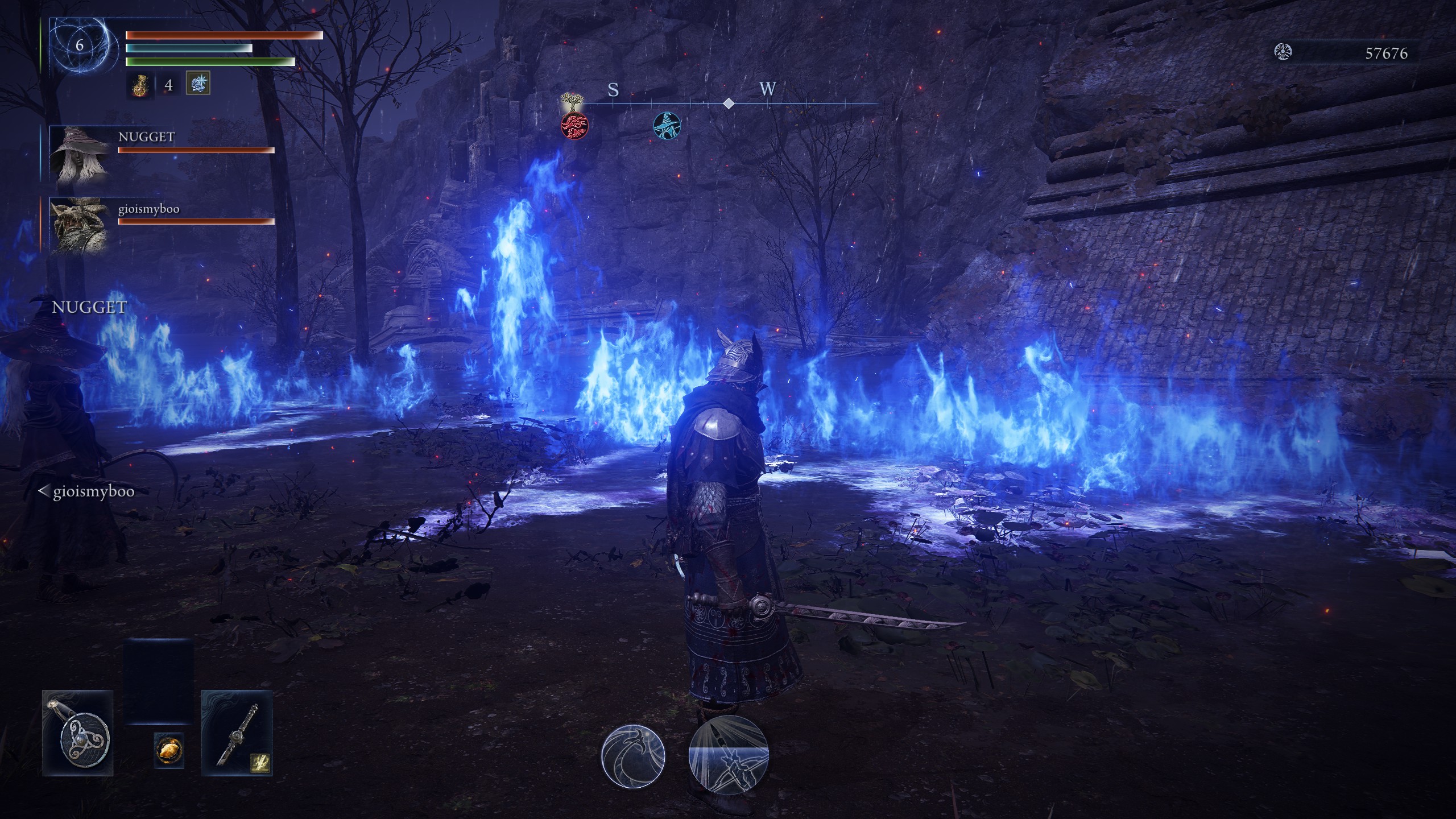Select the golden flask icon
The image size is (1456, 819).
coord(140,85)
